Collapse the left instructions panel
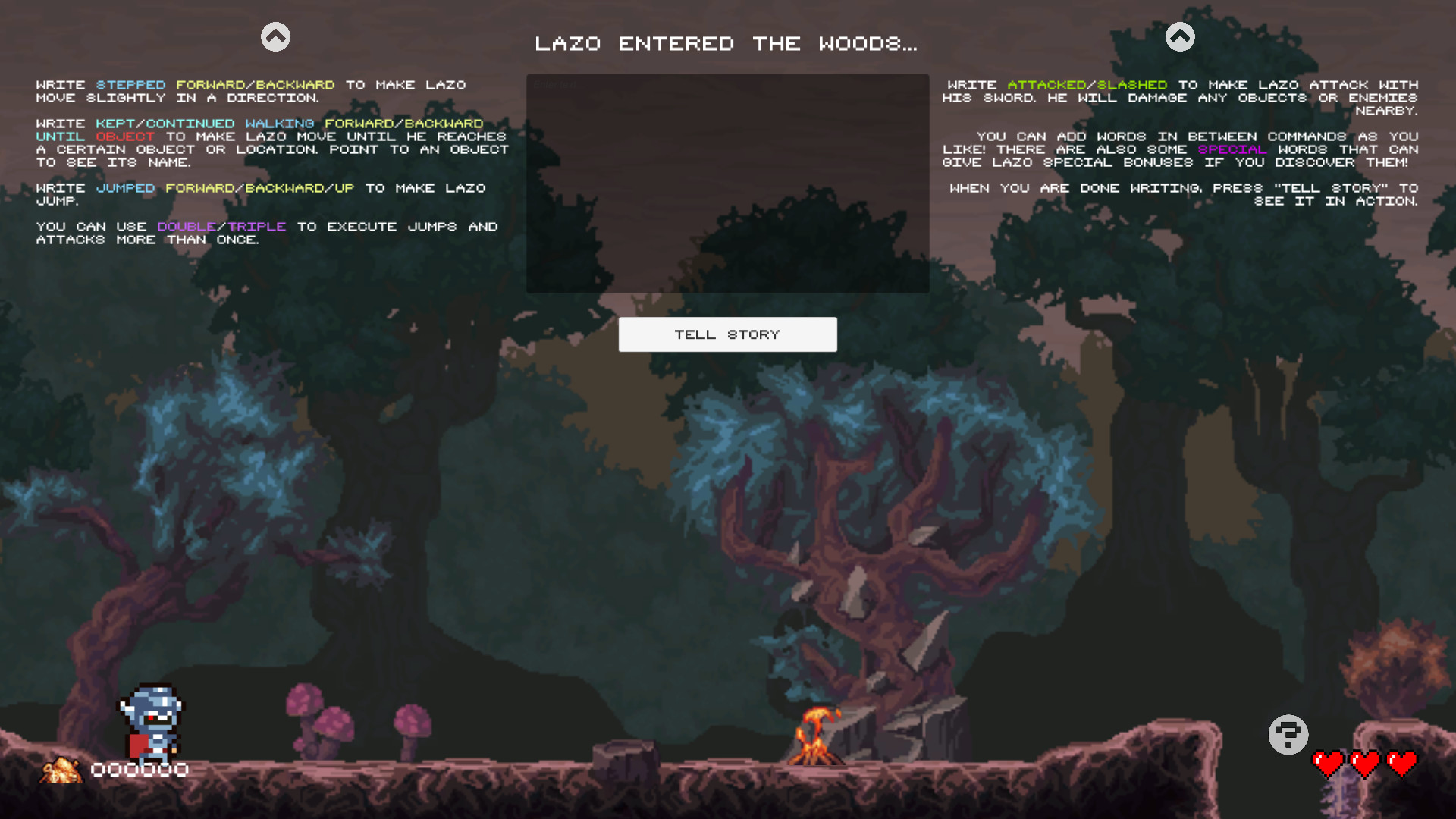Viewport: 1456px width, 819px height. click(x=275, y=36)
